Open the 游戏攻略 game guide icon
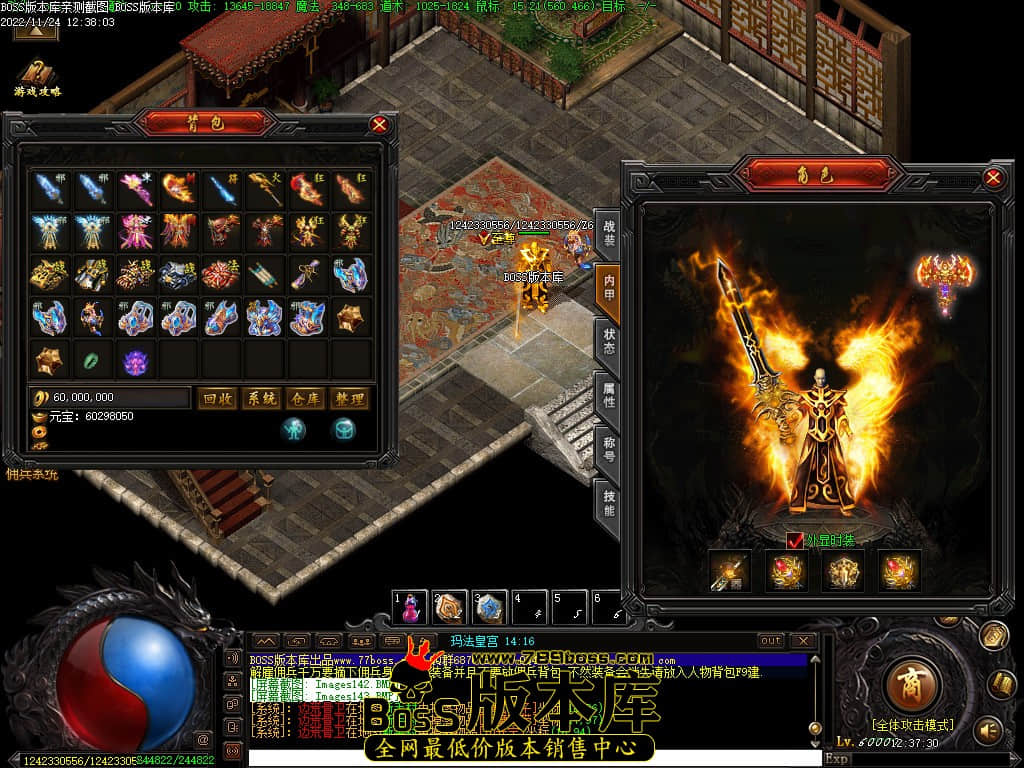1024x768 pixels. 38,76
